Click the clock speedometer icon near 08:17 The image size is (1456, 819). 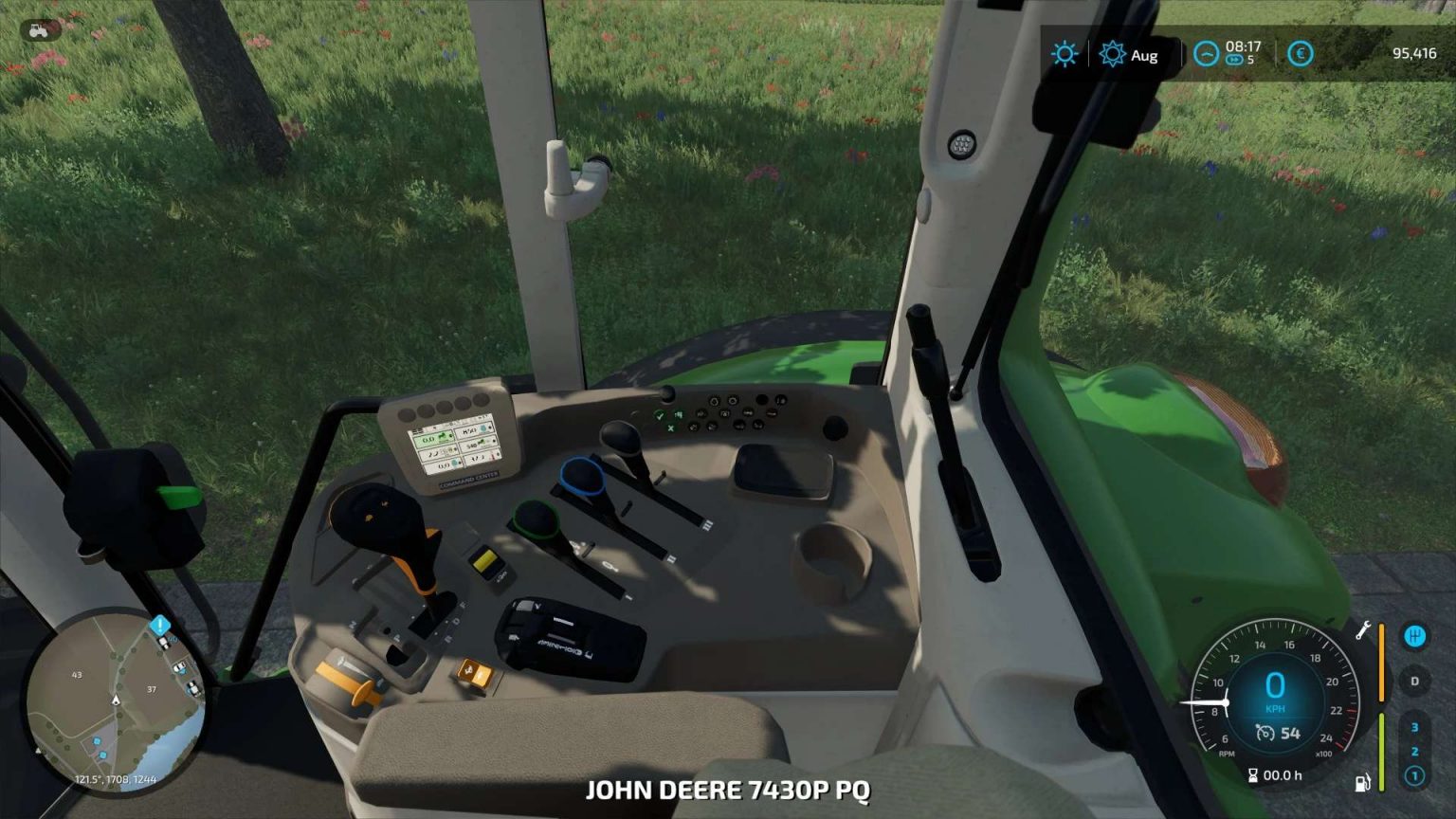pyautogui.click(x=1207, y=54)
